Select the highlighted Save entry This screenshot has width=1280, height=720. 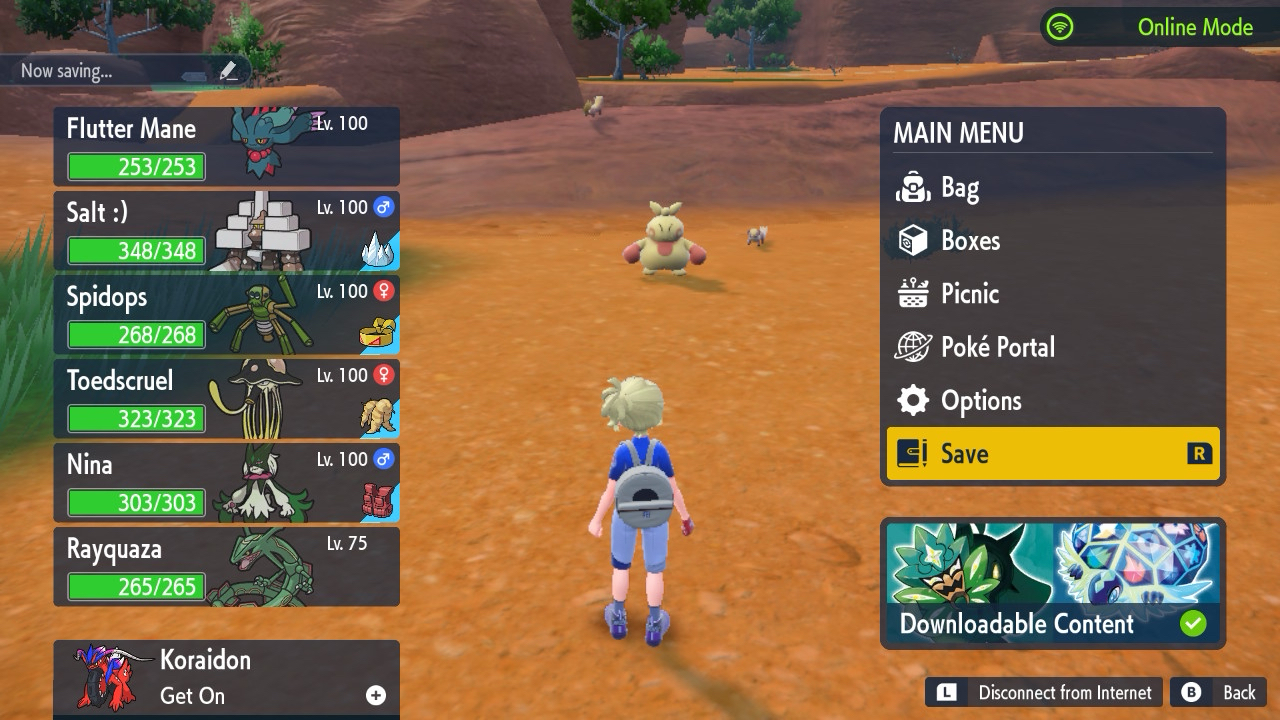(x=1052, y=454)
